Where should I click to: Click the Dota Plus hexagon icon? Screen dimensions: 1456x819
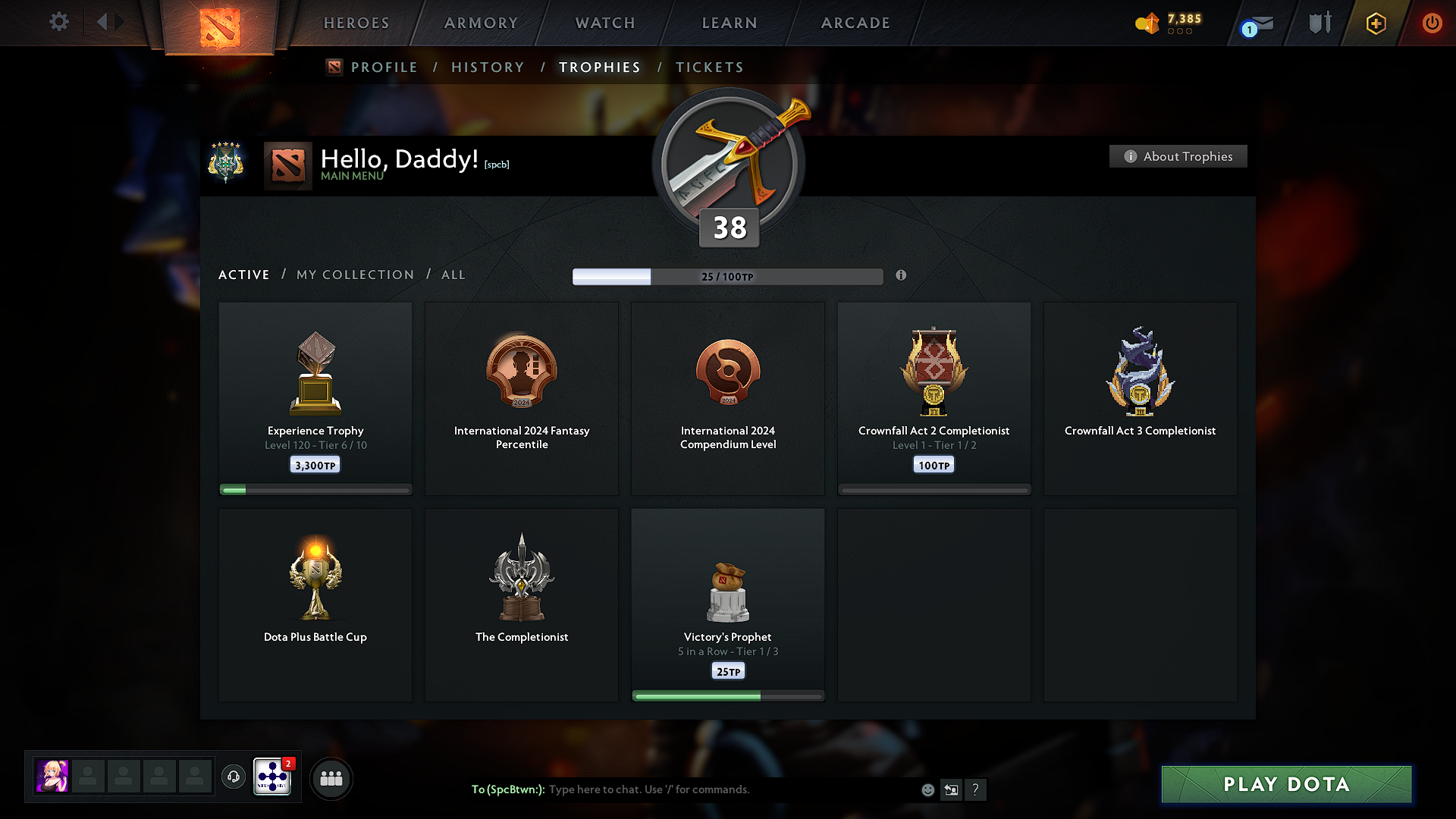click(x=1375, y=23)
